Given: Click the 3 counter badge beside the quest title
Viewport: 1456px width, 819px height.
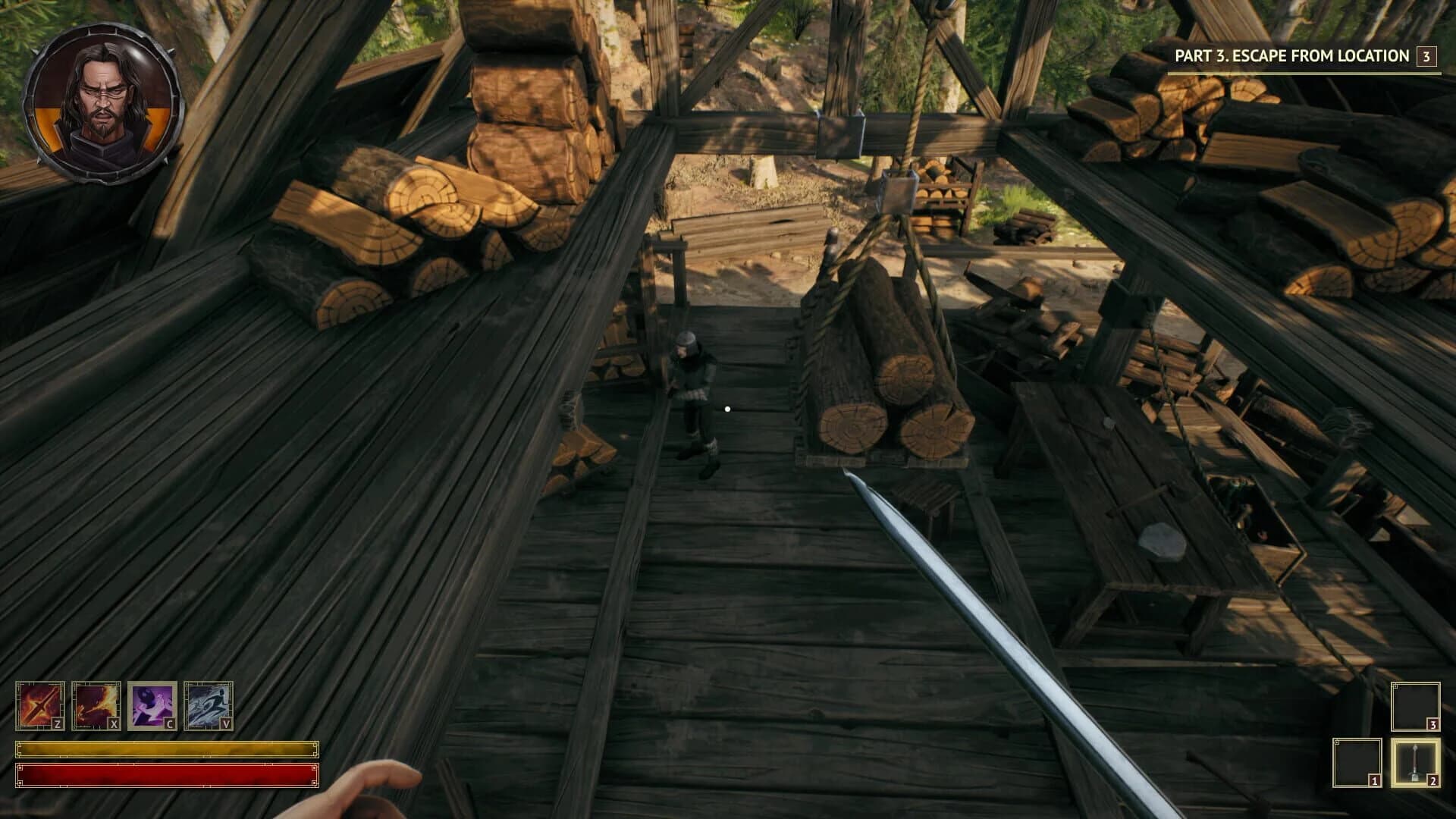Looking at the screenshot, I should (1428, 55).
